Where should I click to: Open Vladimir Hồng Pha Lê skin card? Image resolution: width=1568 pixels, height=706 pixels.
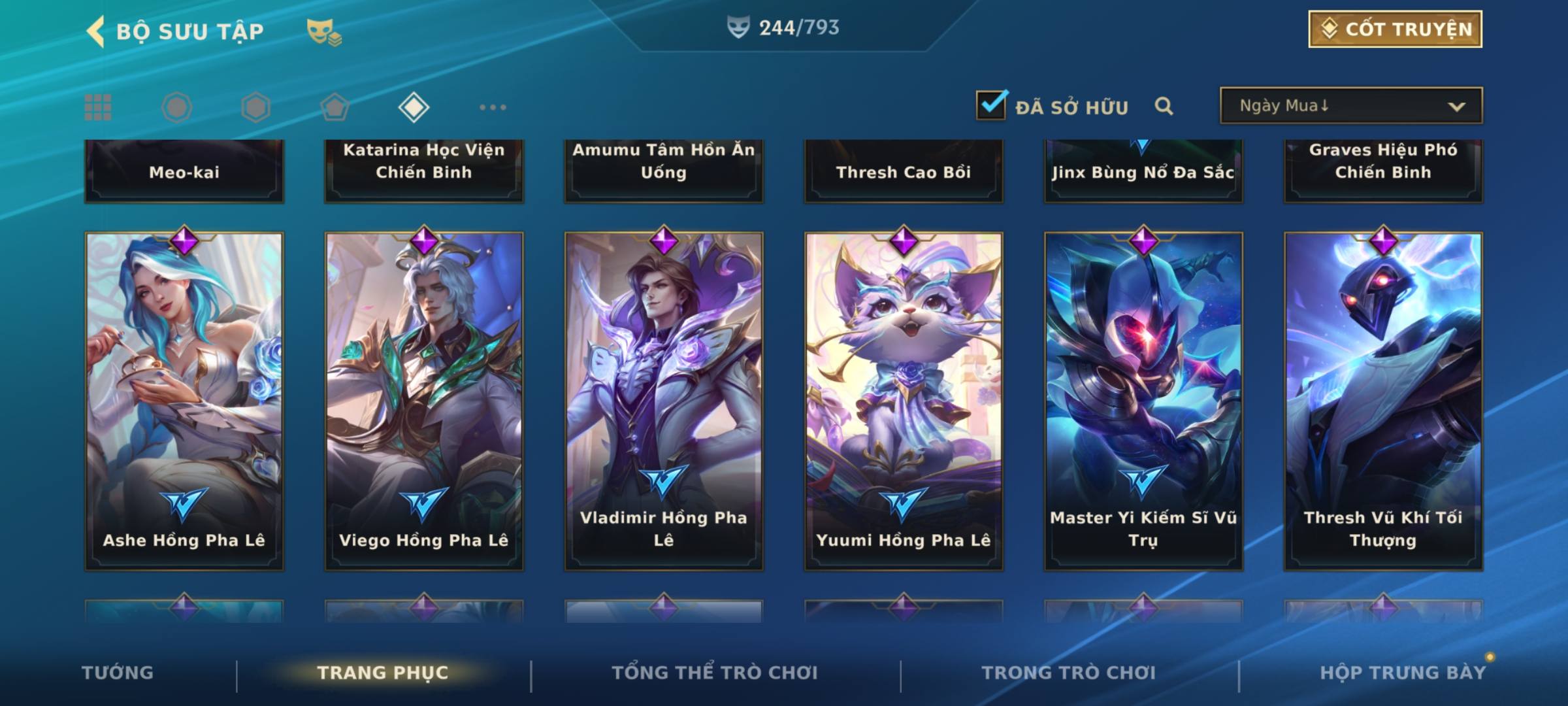664,400
